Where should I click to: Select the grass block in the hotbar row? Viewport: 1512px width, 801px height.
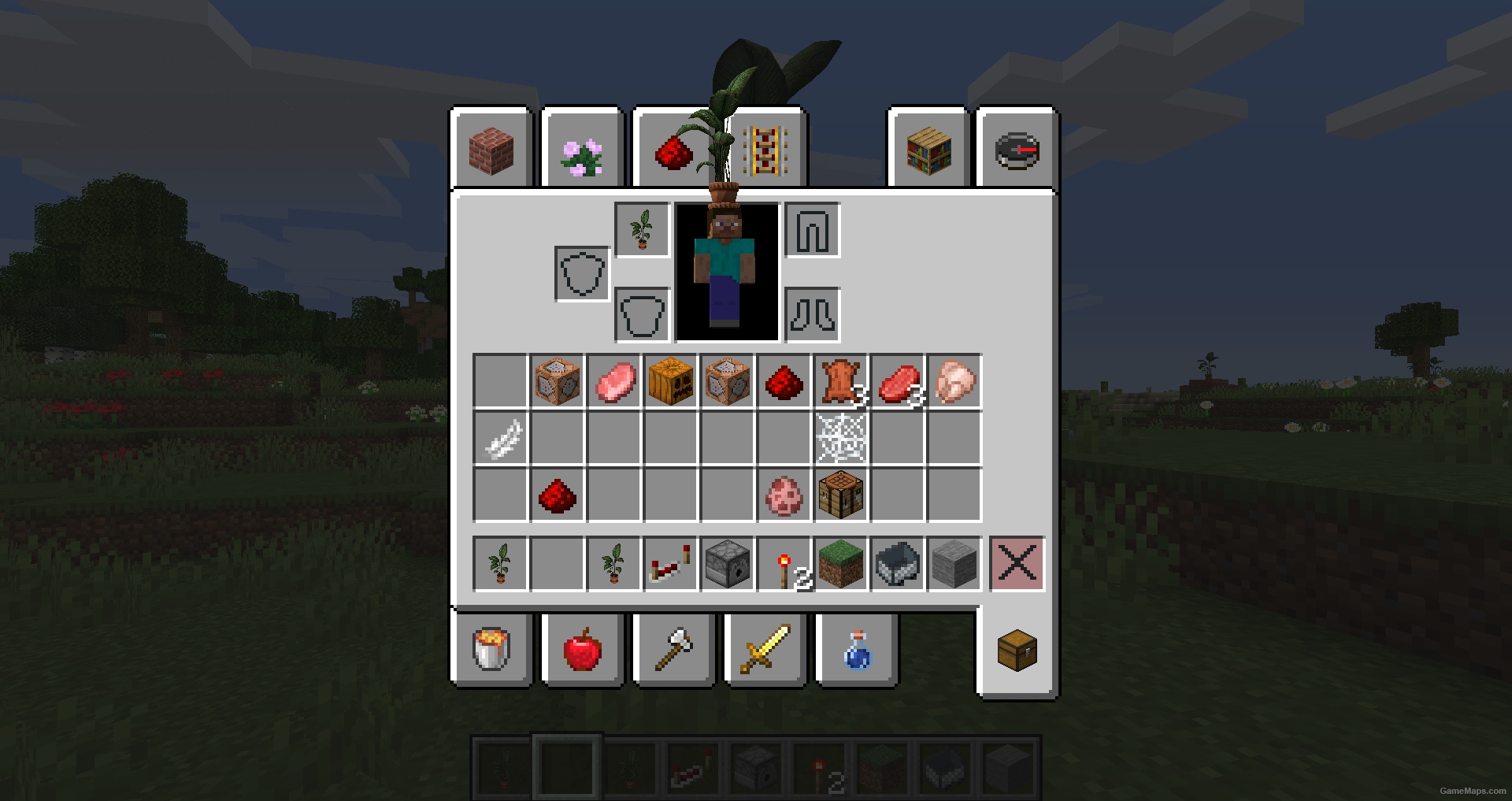[x=840, y=563]
